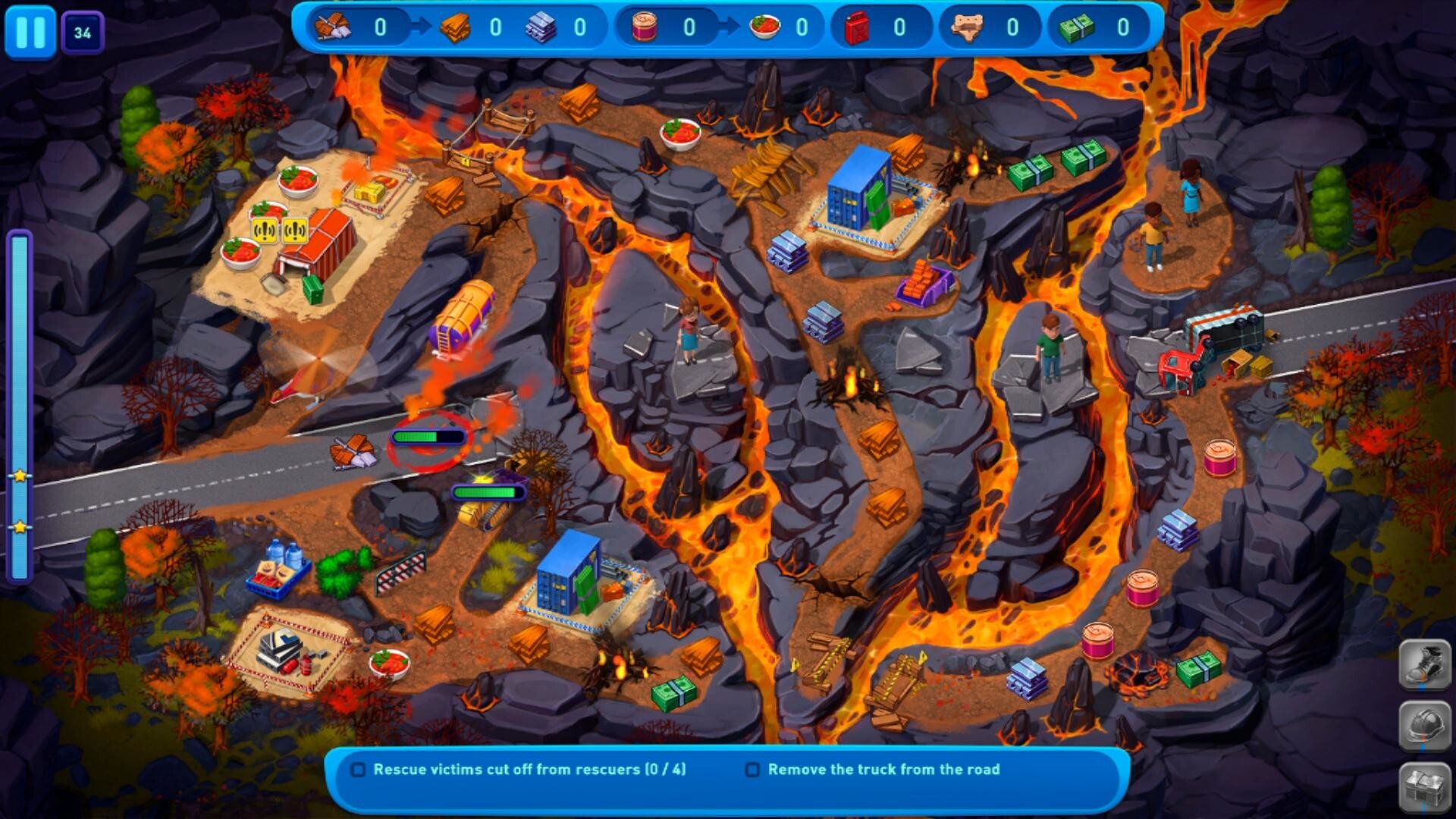Viewport: 1456px width, 819px height.
Task: Pause the game
Action: [29, 30]
